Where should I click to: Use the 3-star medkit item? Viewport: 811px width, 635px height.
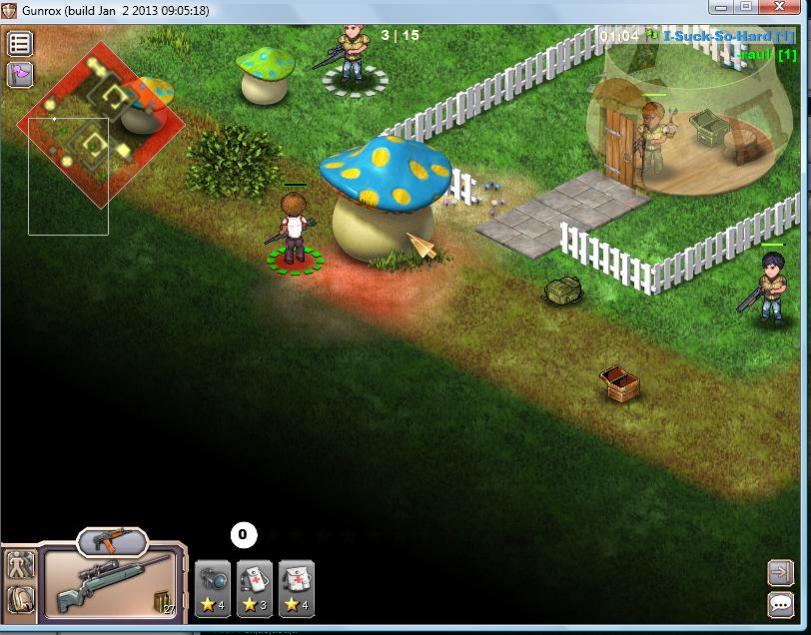click(x=254, y=589)
